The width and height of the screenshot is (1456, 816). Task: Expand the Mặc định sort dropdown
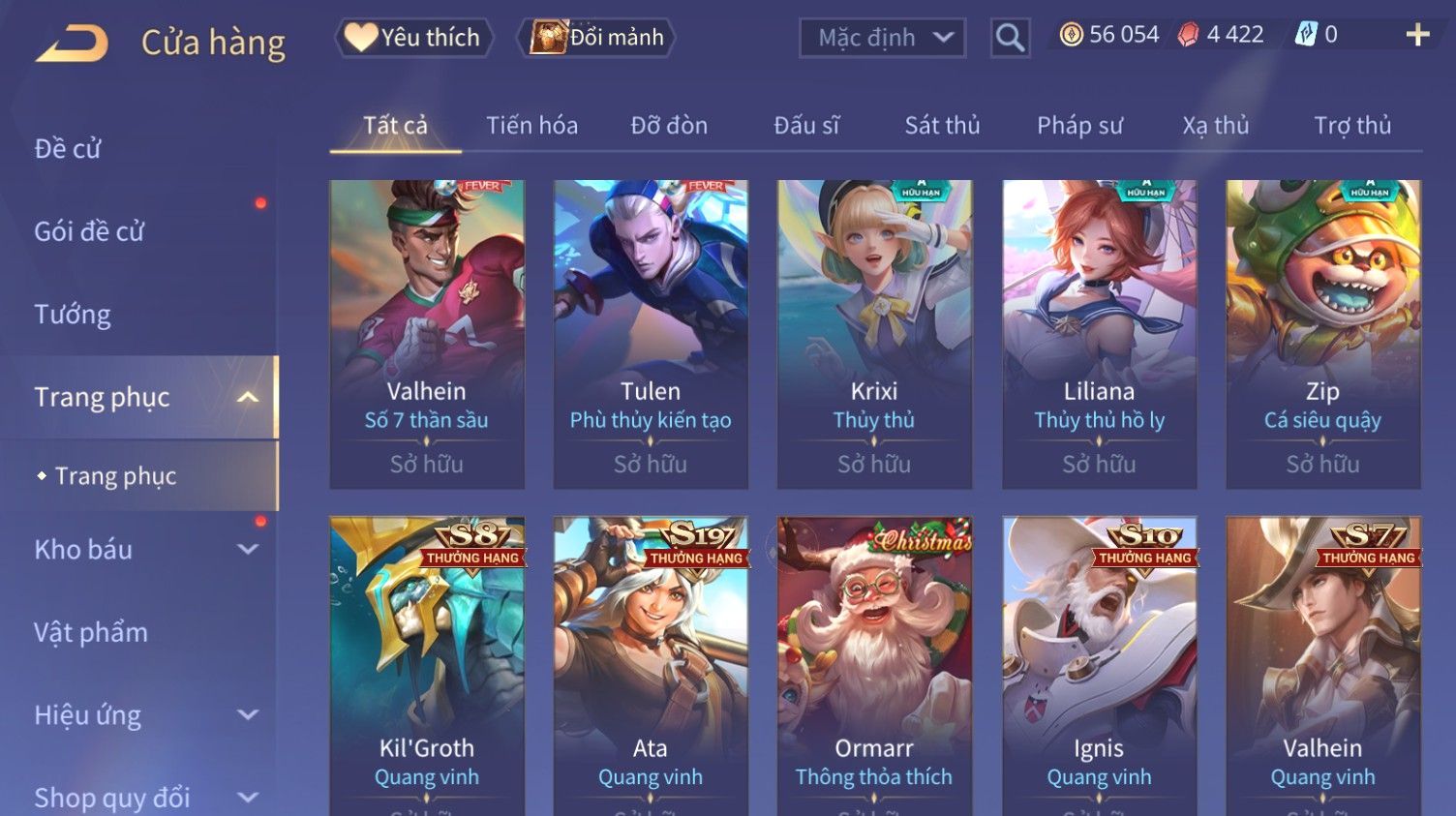point(882,38)
